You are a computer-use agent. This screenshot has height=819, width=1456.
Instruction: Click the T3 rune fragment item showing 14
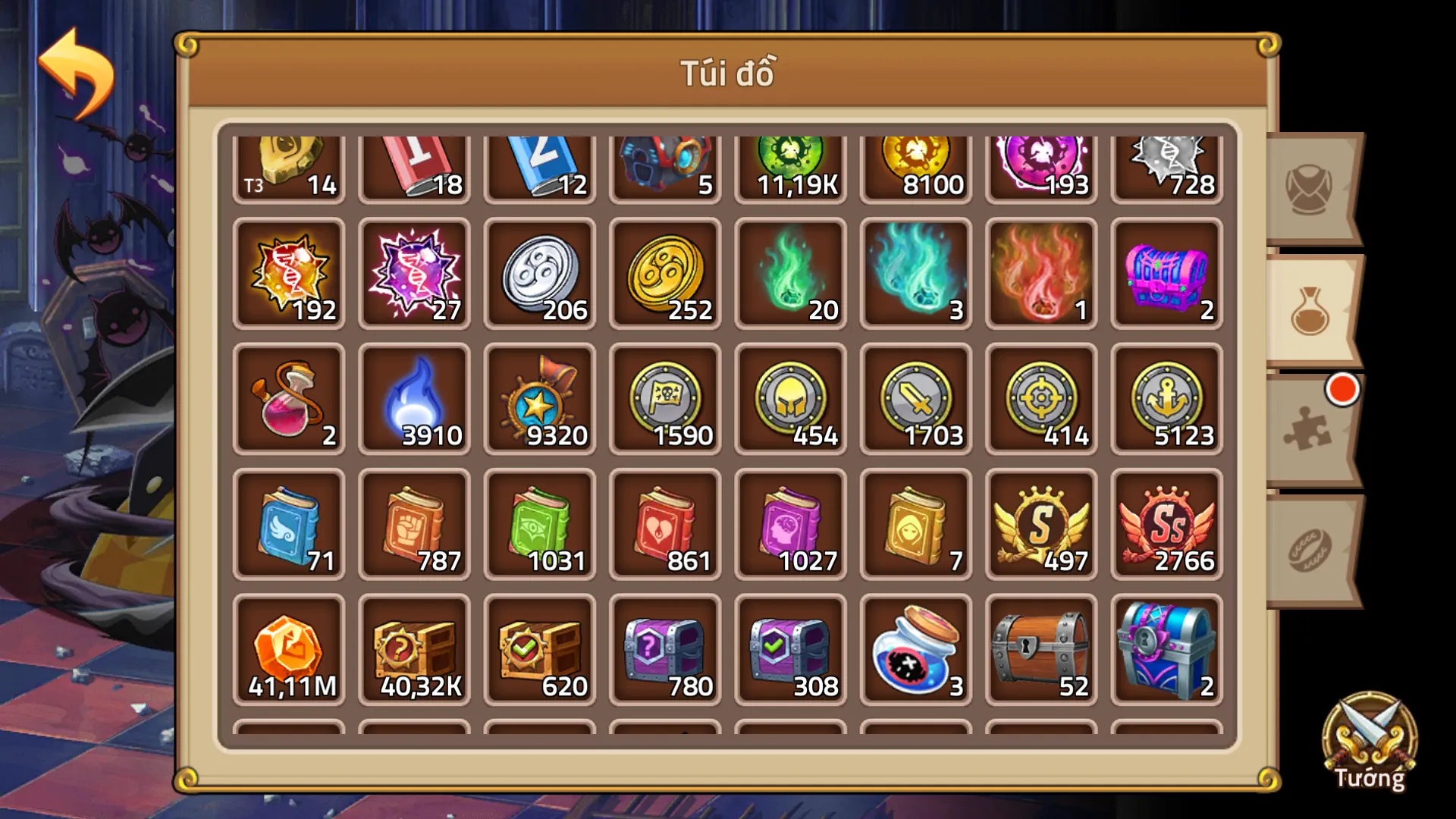tap(289, 163)
